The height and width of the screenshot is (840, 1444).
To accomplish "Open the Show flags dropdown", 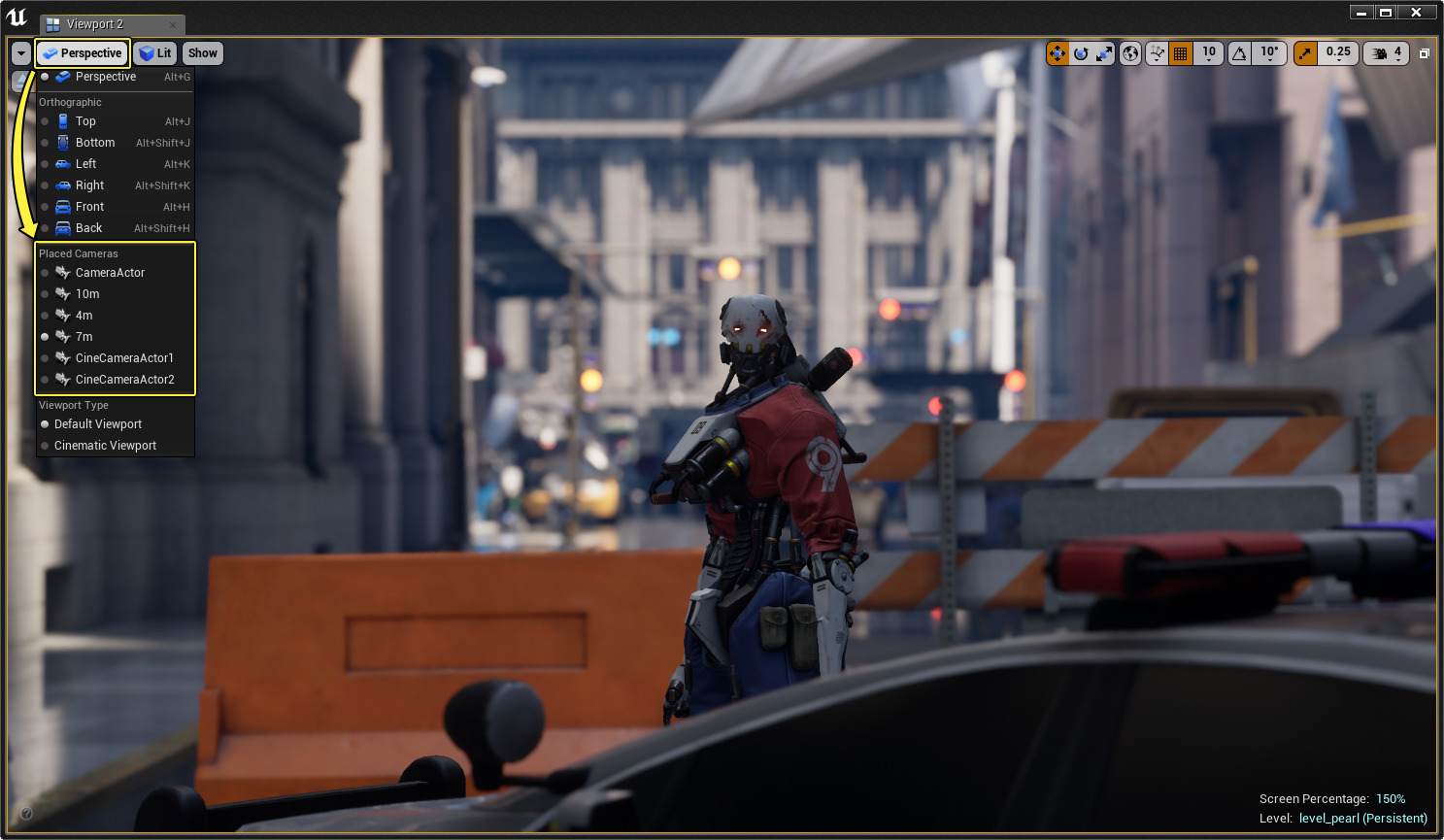I will 202,53.
